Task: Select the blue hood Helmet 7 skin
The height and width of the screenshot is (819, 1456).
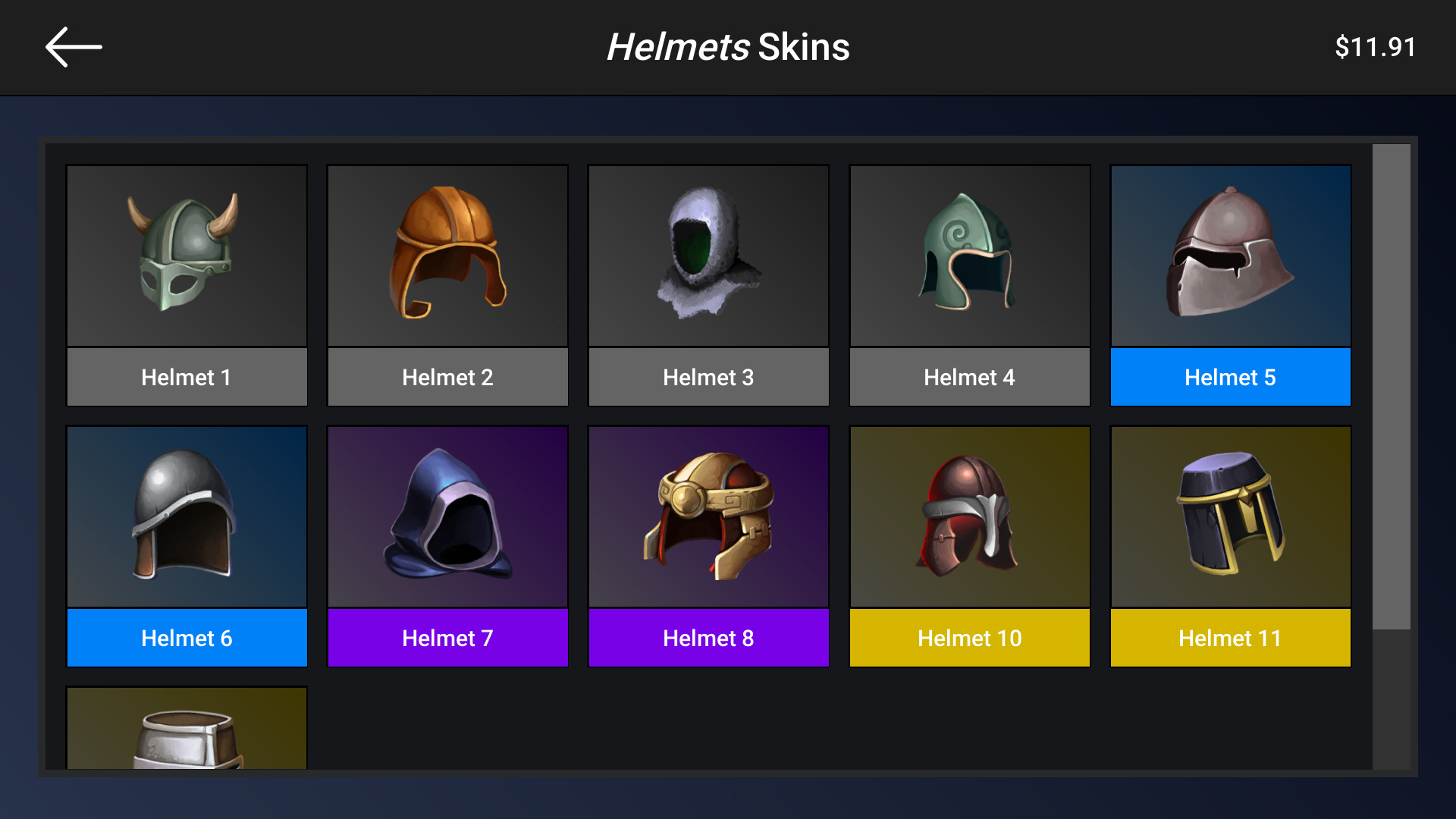Action: tap(447, 516)
